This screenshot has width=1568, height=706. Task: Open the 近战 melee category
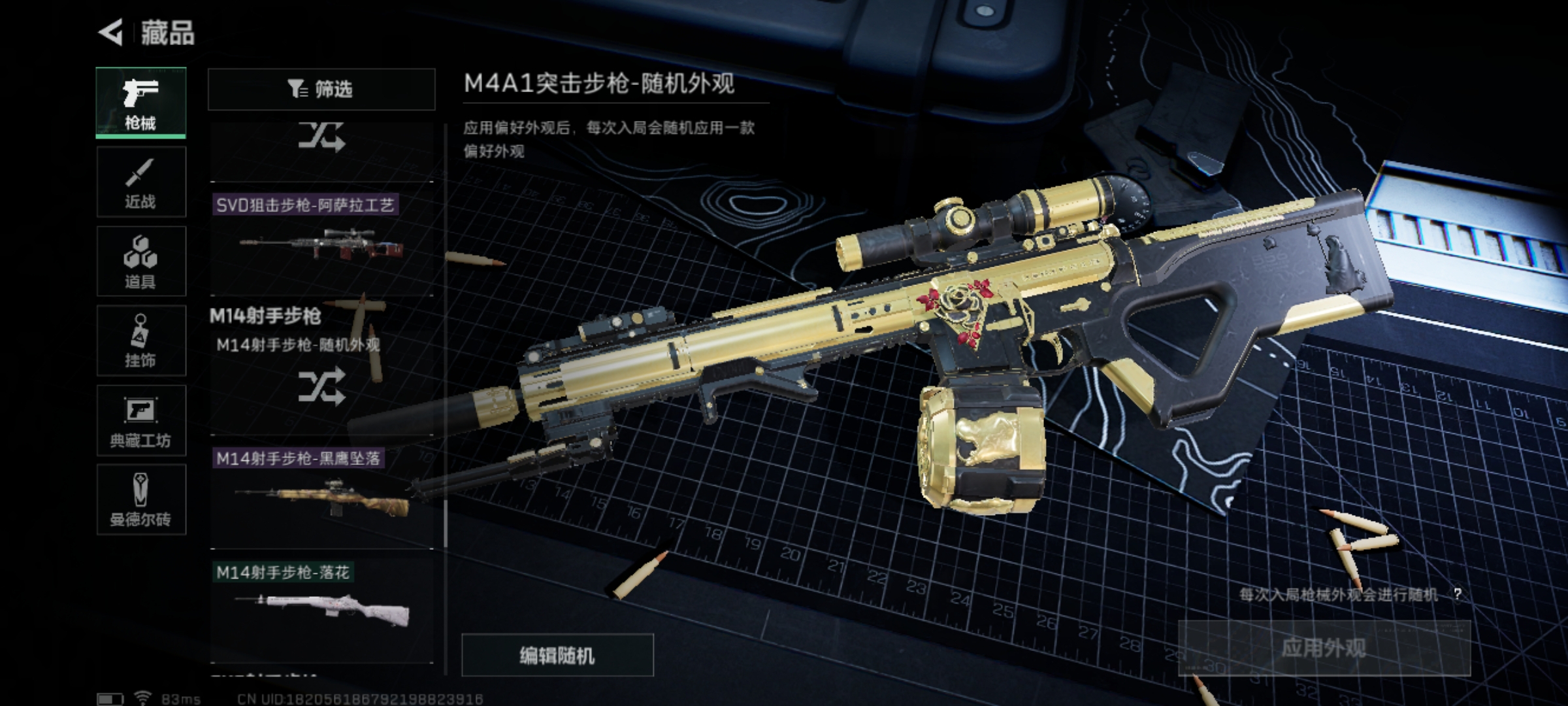pos(141,182)
